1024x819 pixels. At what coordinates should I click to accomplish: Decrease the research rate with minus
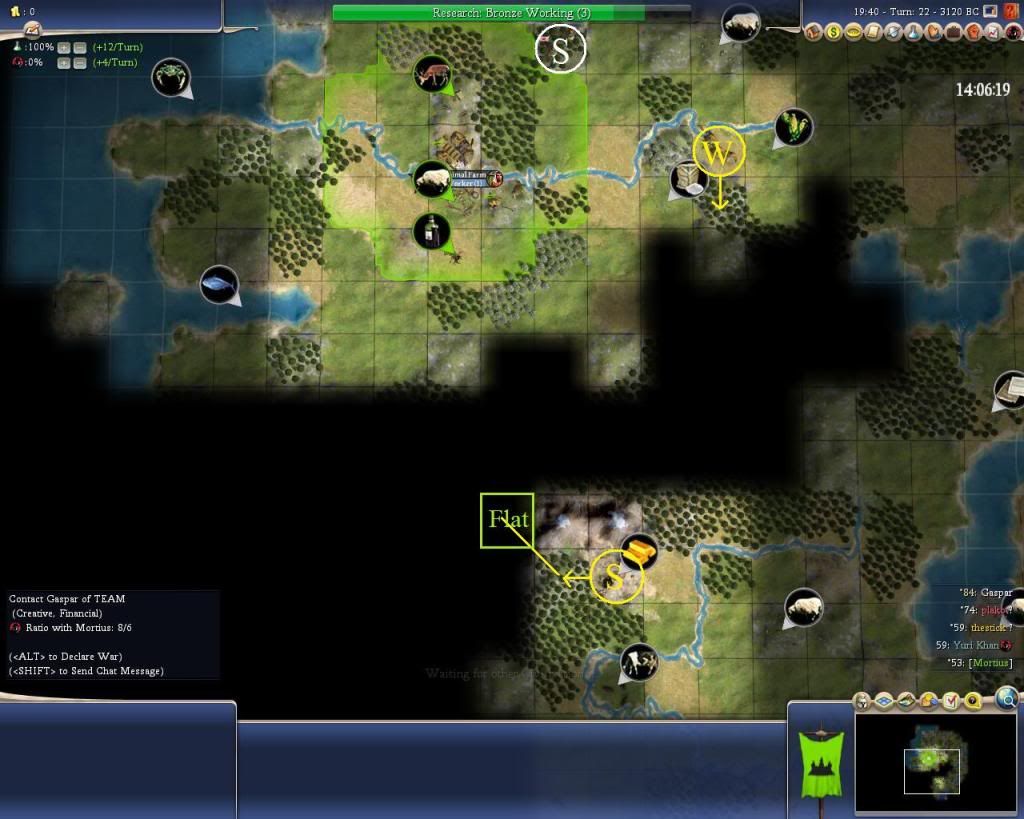[80, 47]
